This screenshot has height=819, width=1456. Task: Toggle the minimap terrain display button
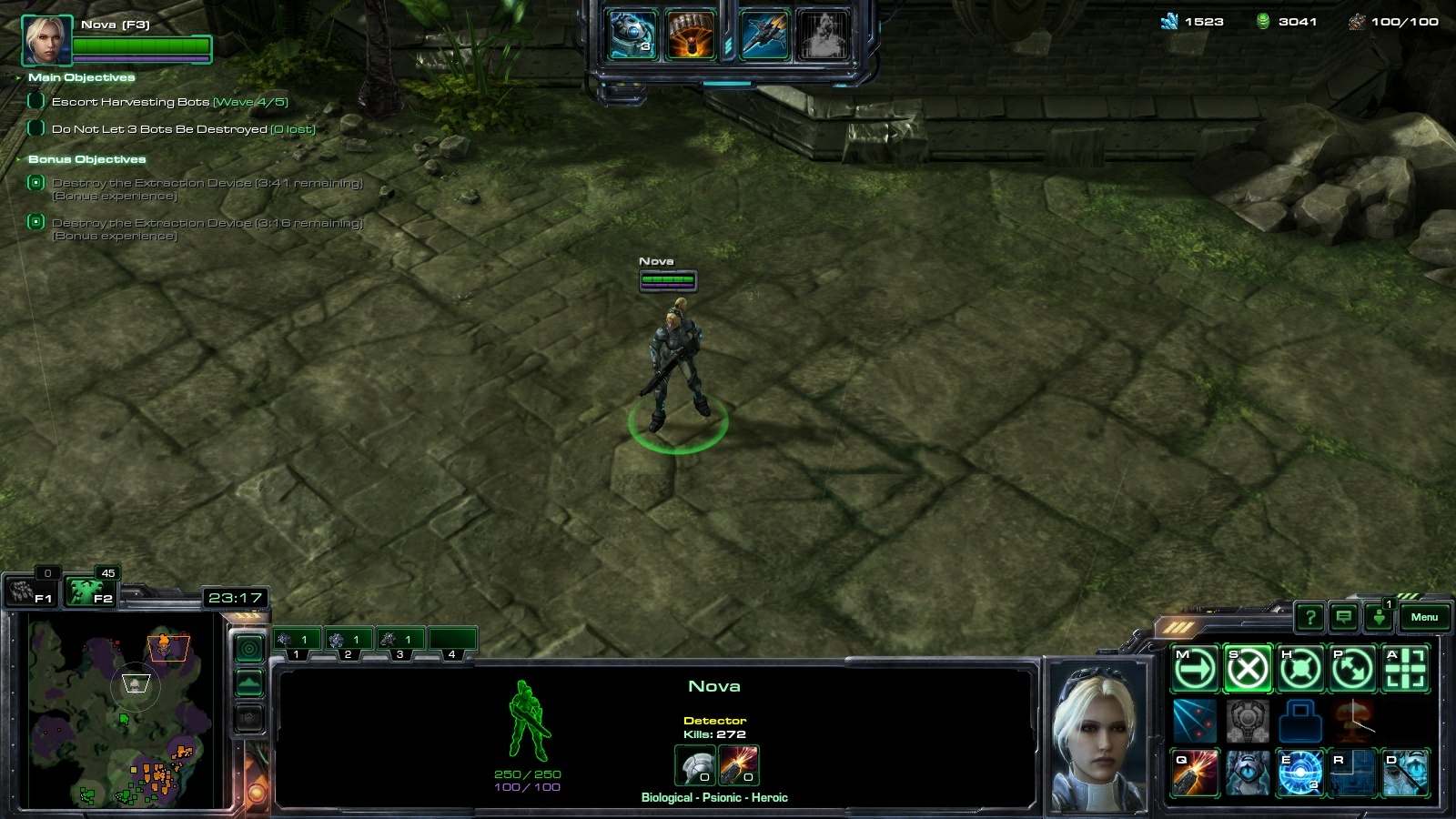(249, 683)
